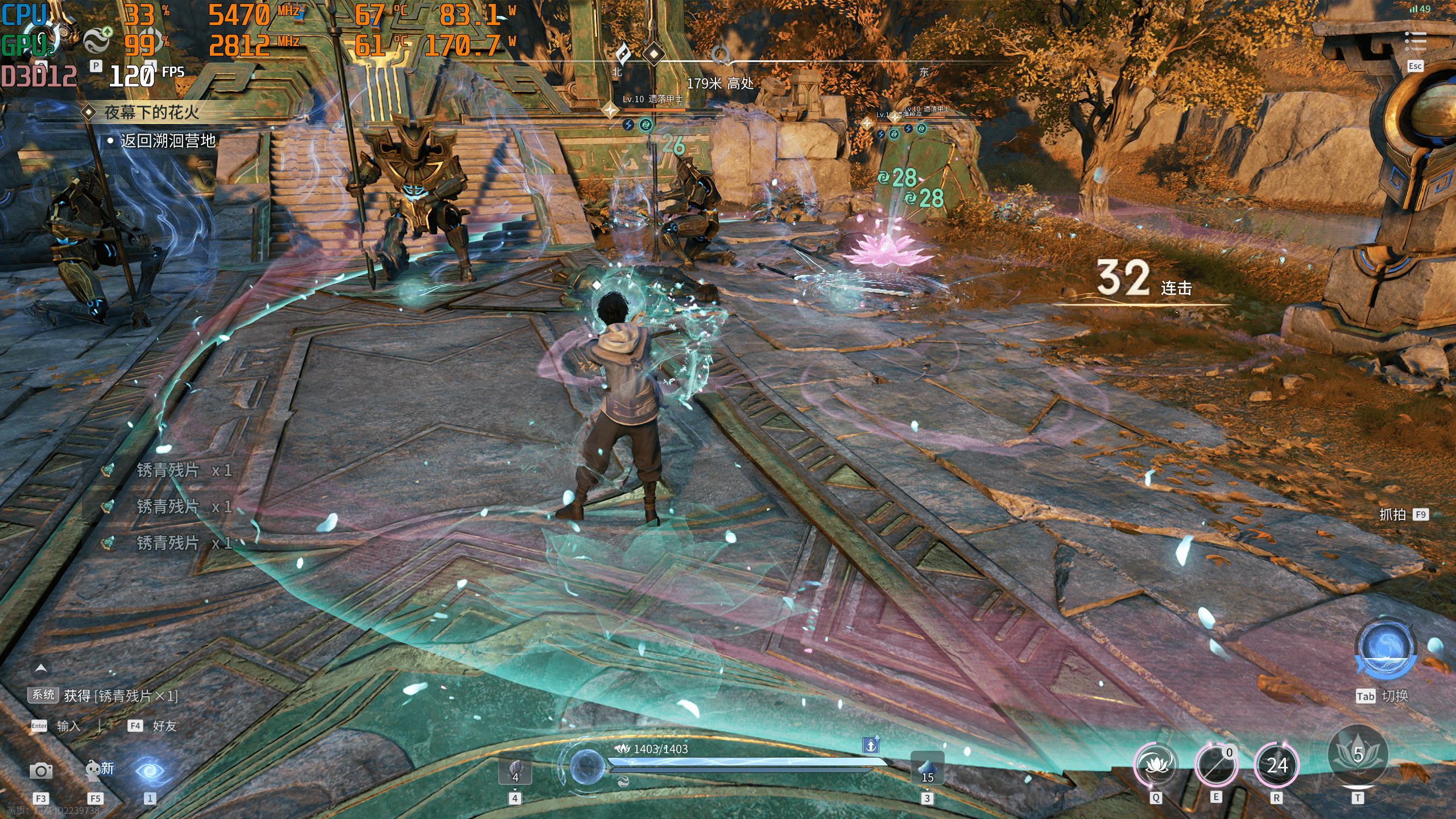Click the blue level-up arrow buff icon
This screenshot has height=819, width=1456.
(x=871, y=744)
